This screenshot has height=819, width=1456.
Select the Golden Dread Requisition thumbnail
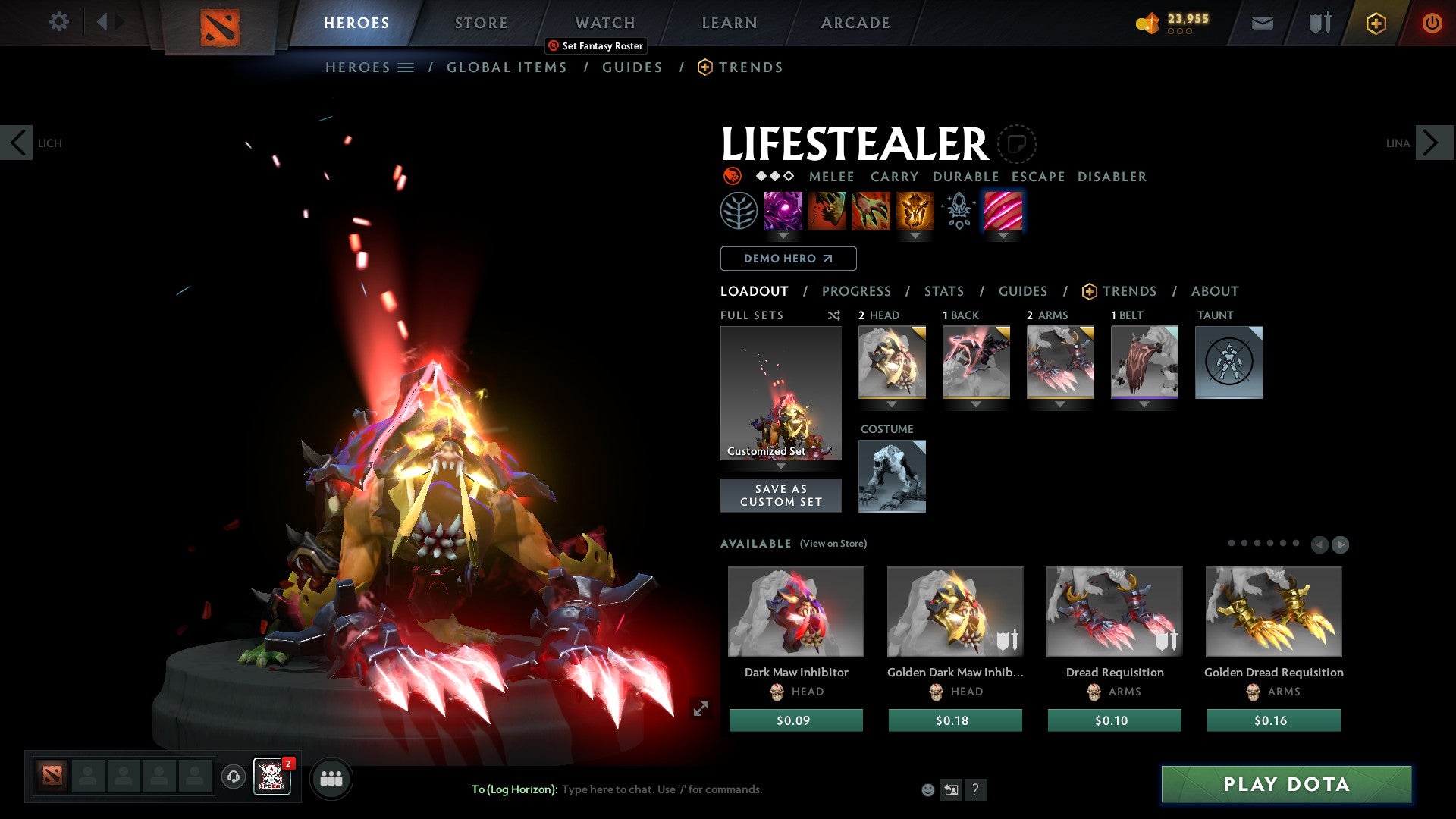[1273, 612]
